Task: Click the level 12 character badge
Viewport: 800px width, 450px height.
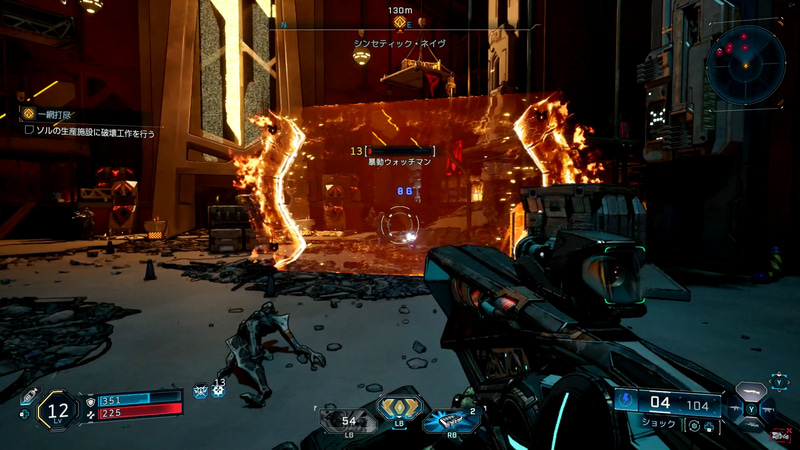Action: (x=57, y=408)
